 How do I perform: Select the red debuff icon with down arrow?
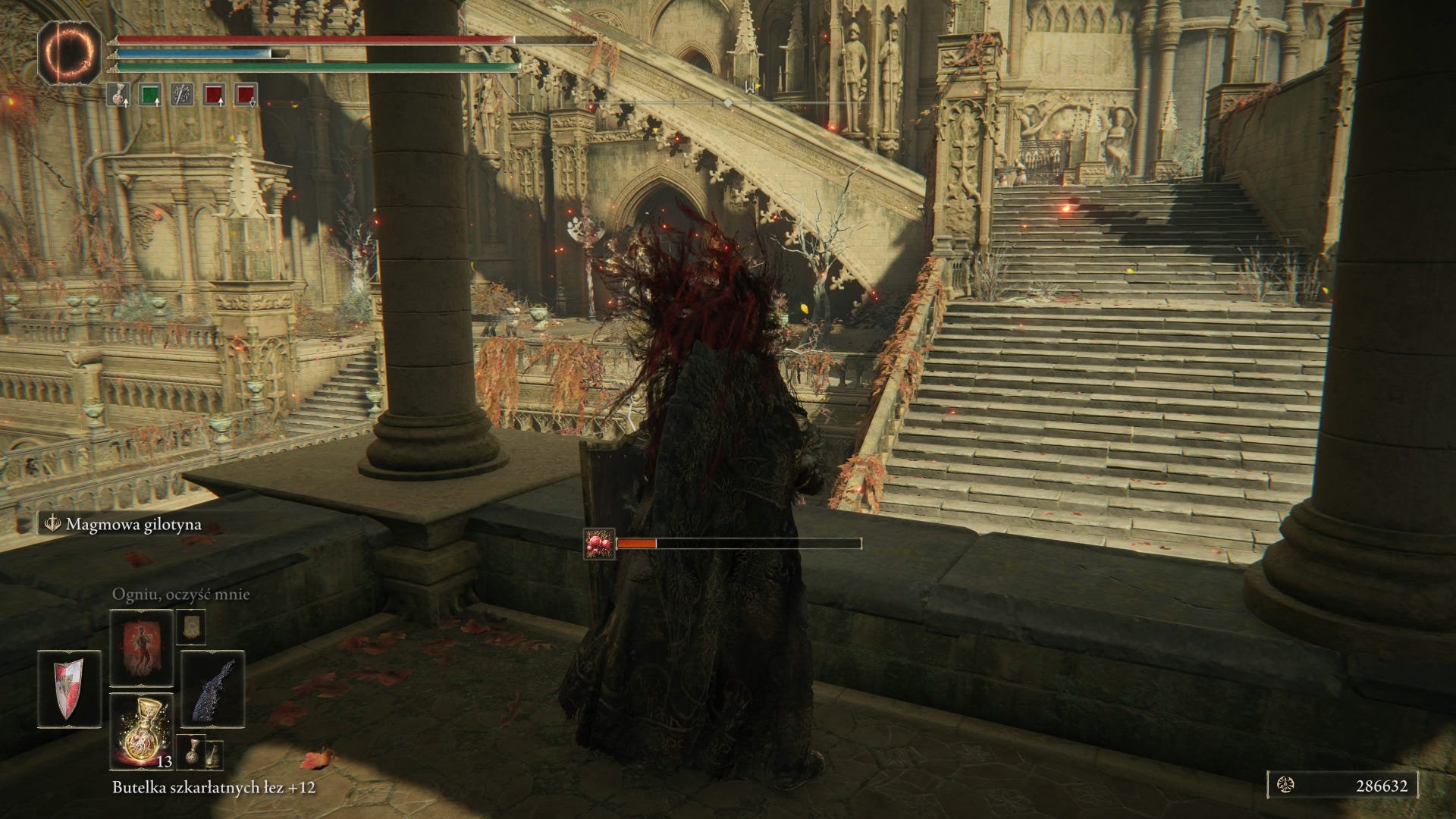(x=246, y=94)
